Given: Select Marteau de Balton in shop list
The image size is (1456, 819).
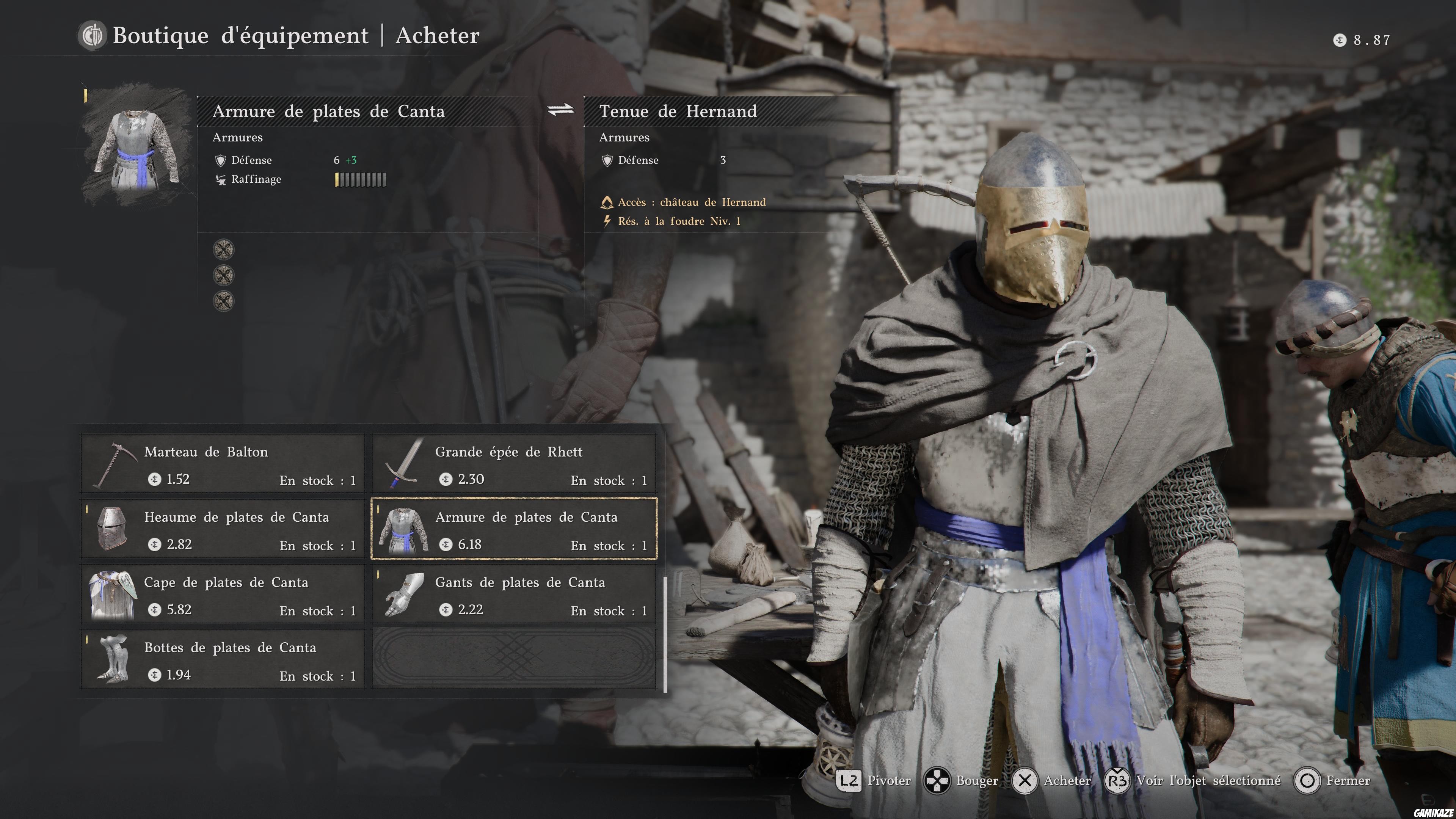Looking at the screenshot, I should [x=223, y=464].
